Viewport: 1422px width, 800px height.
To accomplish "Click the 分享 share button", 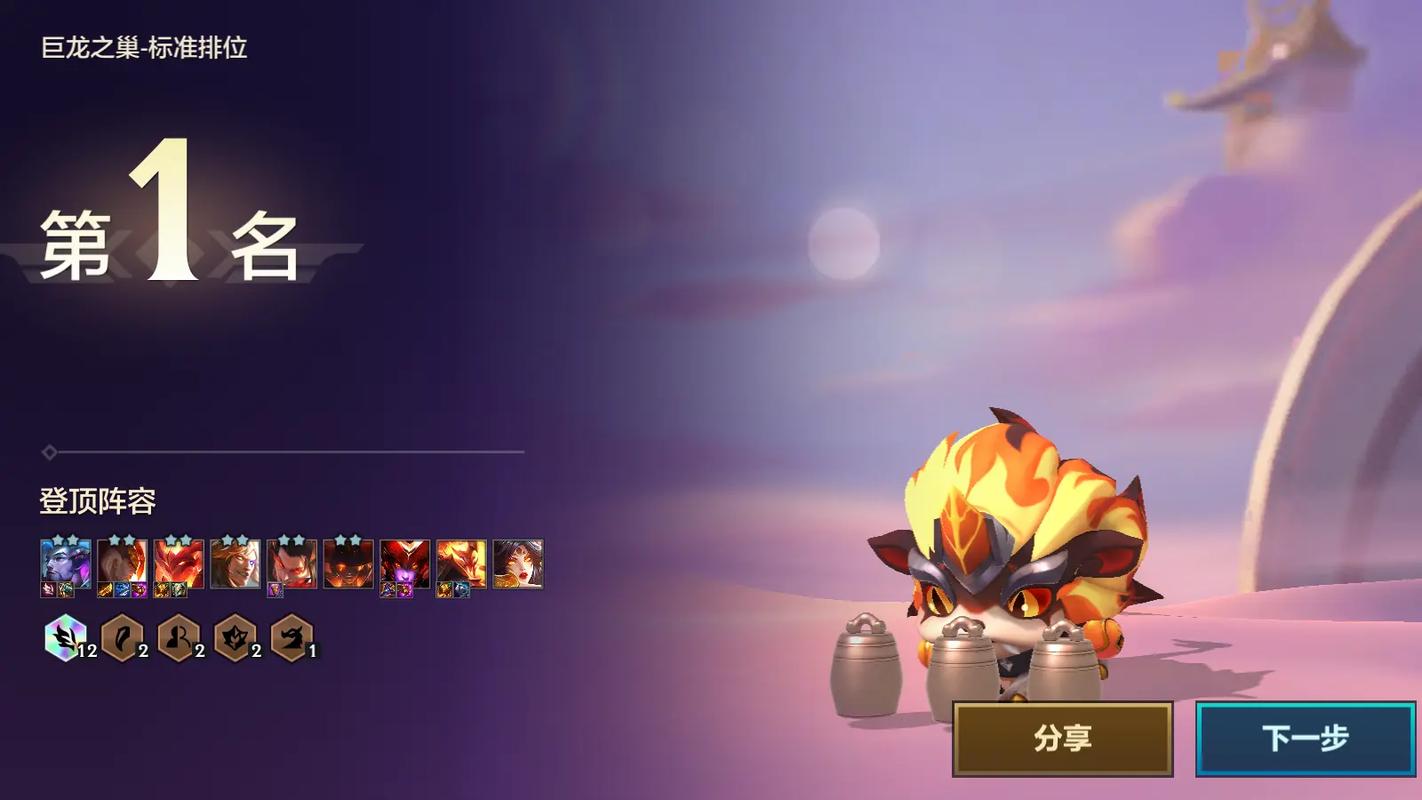I will point(1062,739).
